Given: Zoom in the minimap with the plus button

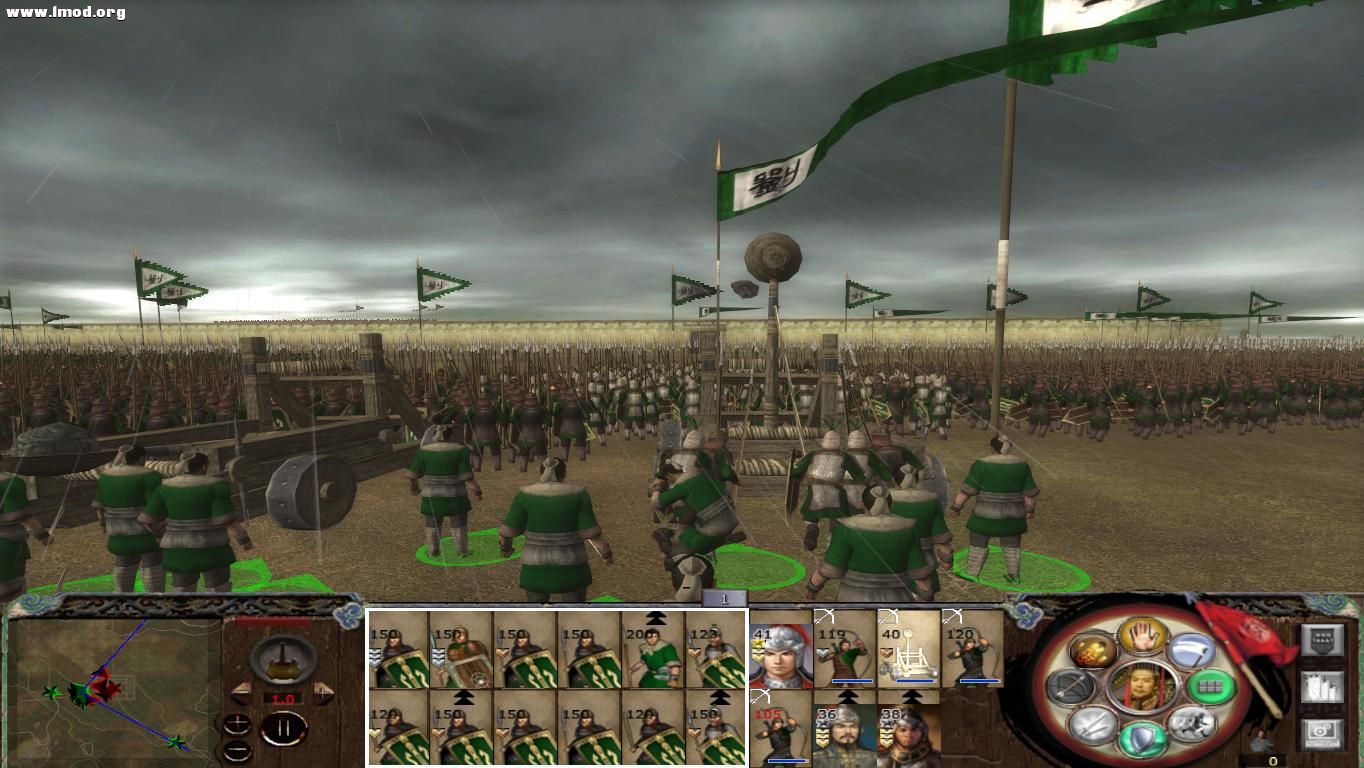Looking at the screenshot, I should click(238, 725).
